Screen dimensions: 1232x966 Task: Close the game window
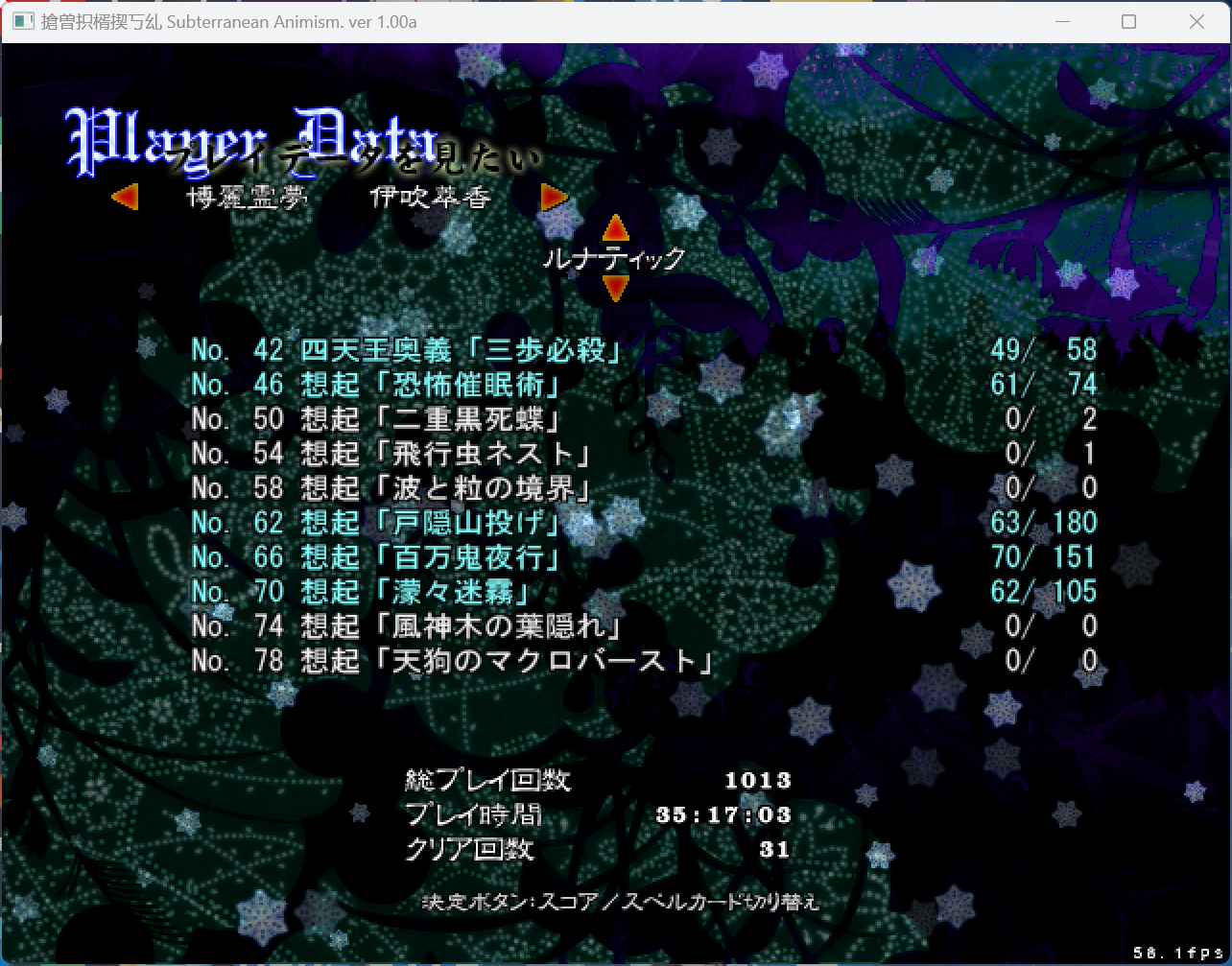[1196, 21]
